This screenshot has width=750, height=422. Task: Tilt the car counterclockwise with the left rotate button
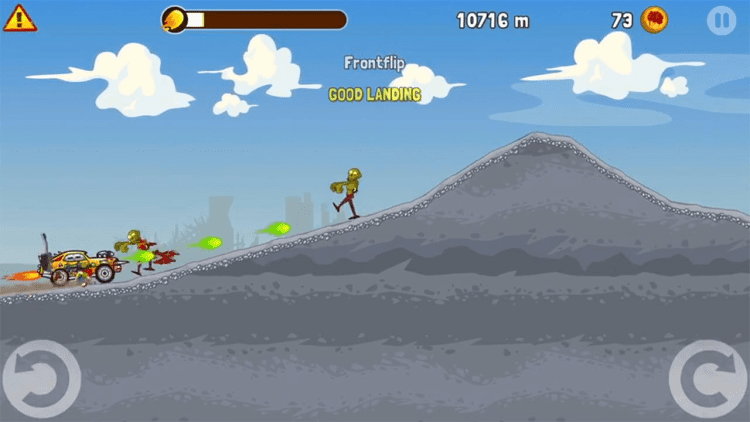pos(40,379)
